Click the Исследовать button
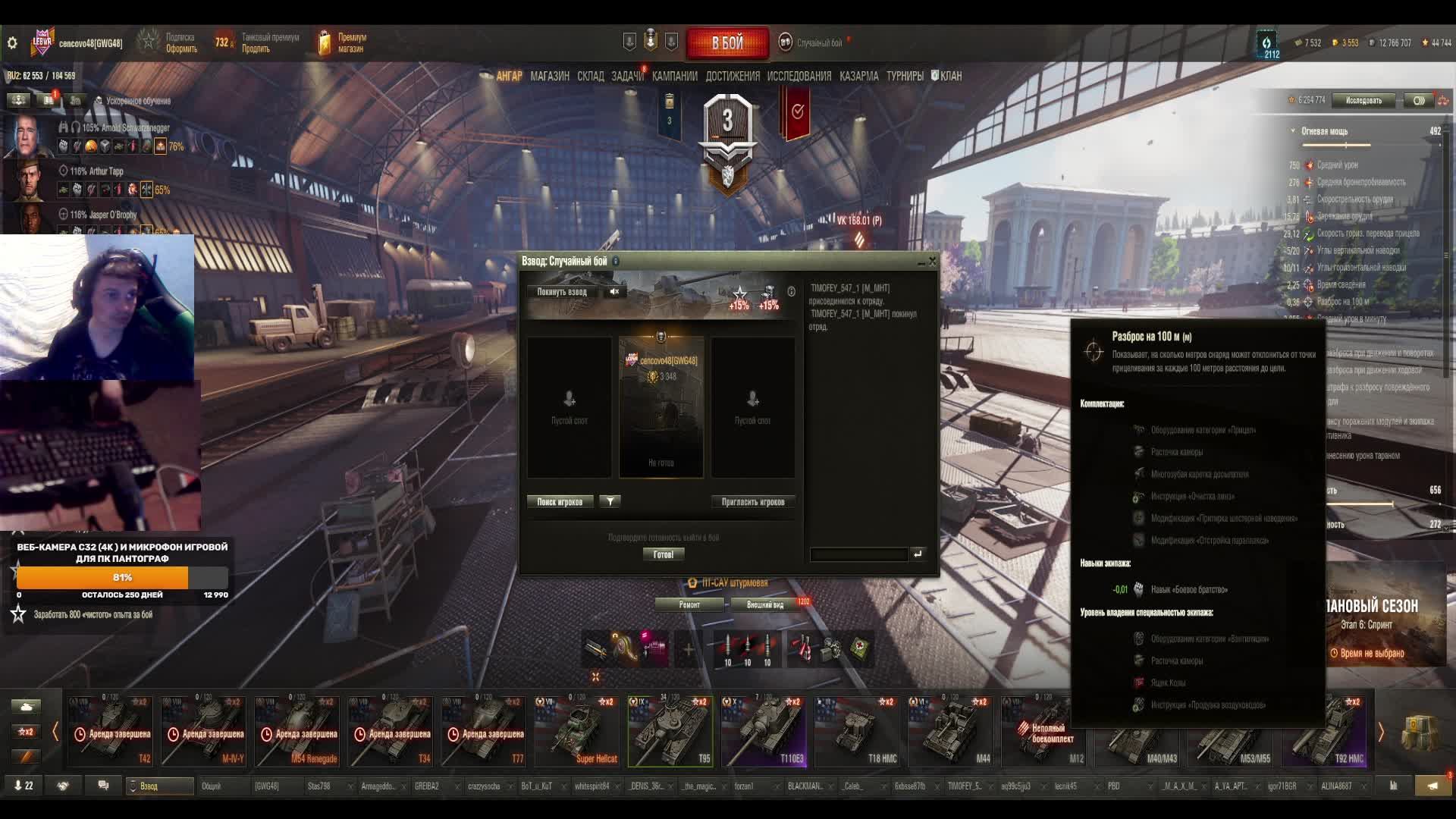The image size is (1456, 819). [x=1363, y=100]
